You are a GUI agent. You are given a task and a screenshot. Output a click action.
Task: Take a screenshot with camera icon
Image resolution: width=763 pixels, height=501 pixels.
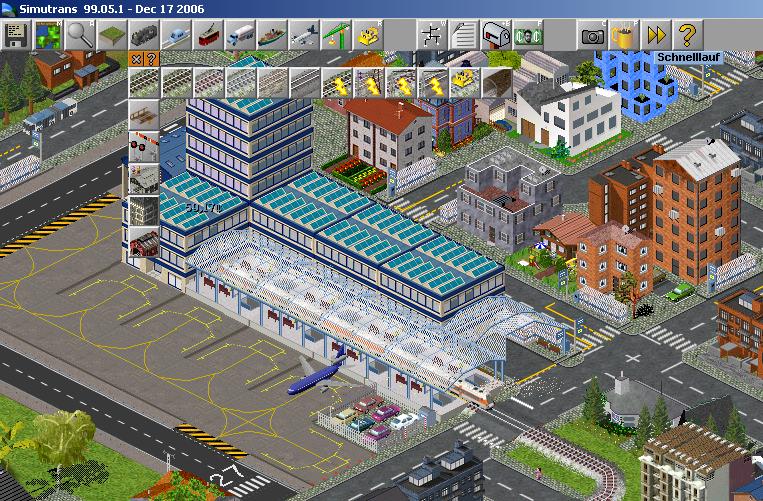[x=593, y=34]
